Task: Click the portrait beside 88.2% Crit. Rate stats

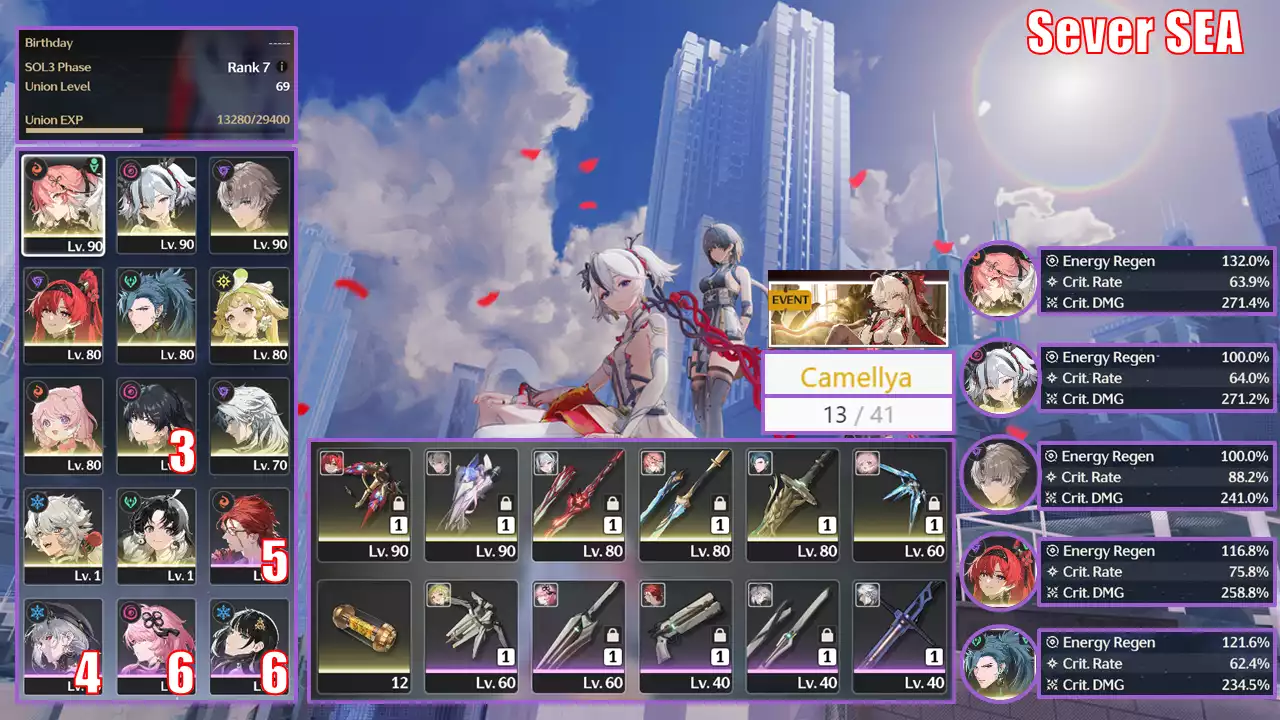Action: coord(999,475)
